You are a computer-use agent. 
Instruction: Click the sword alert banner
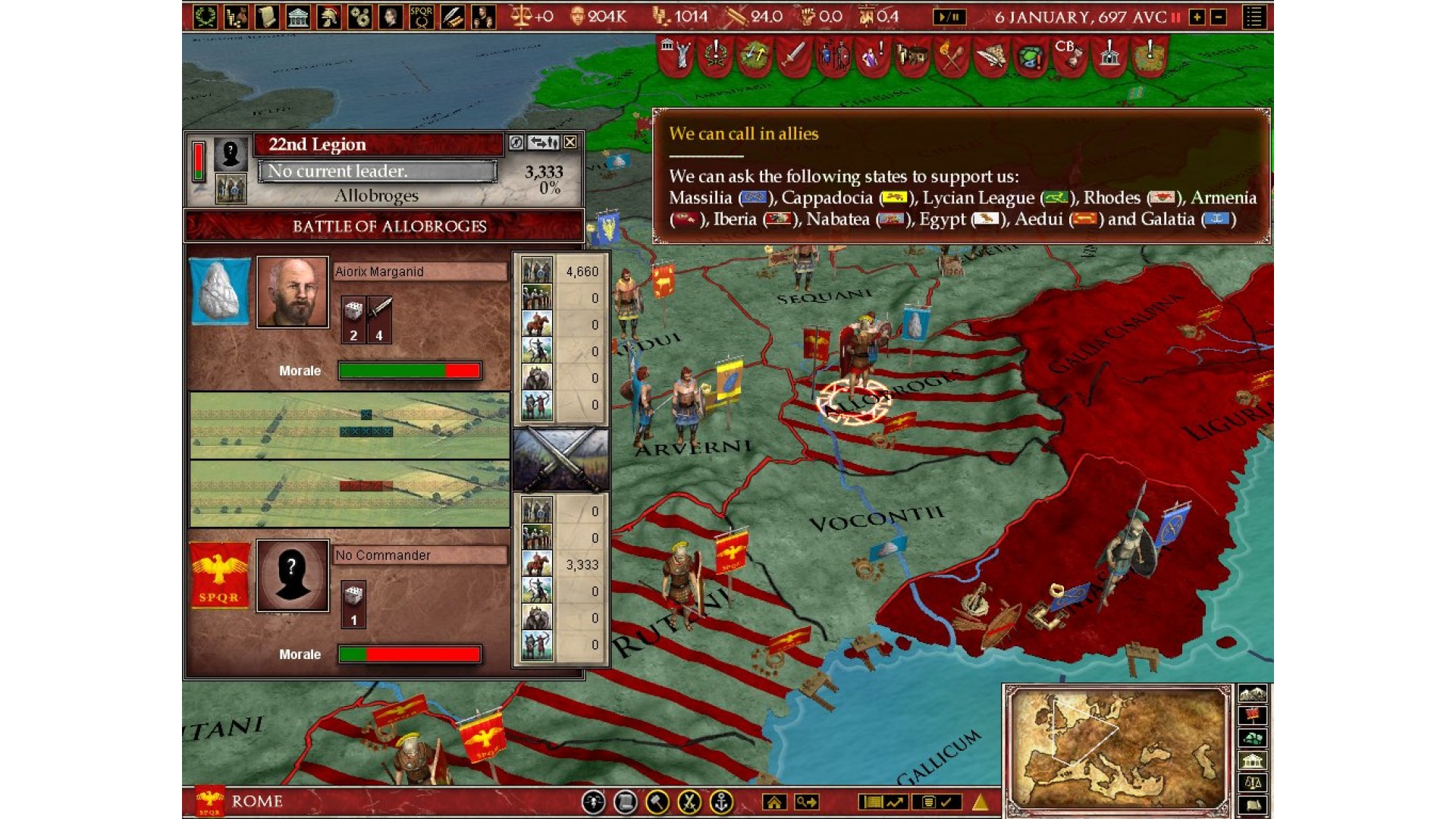coord(793,55)
